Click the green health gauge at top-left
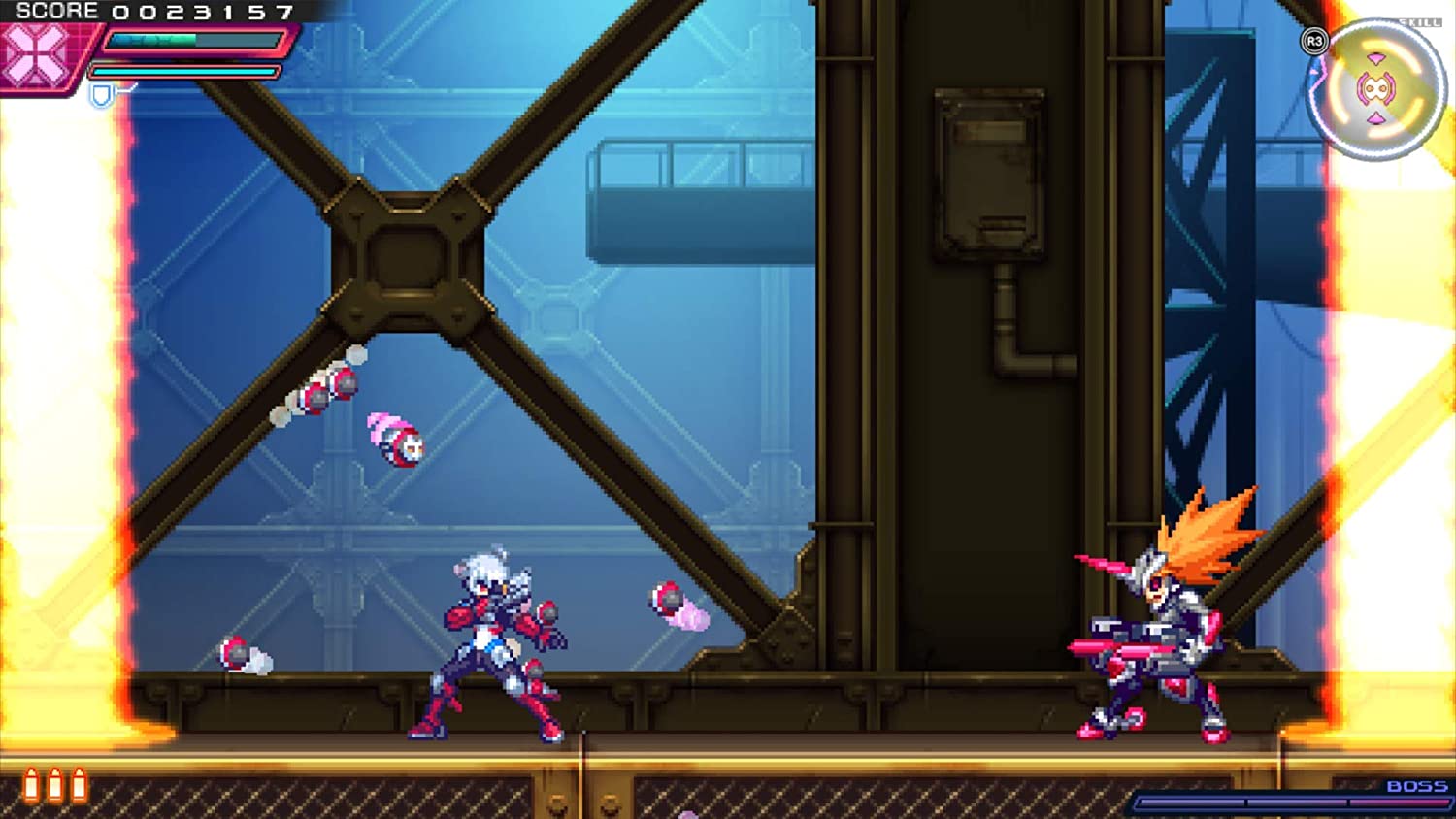Viewport: 1456px width, 819px height. tap(150, 41)
